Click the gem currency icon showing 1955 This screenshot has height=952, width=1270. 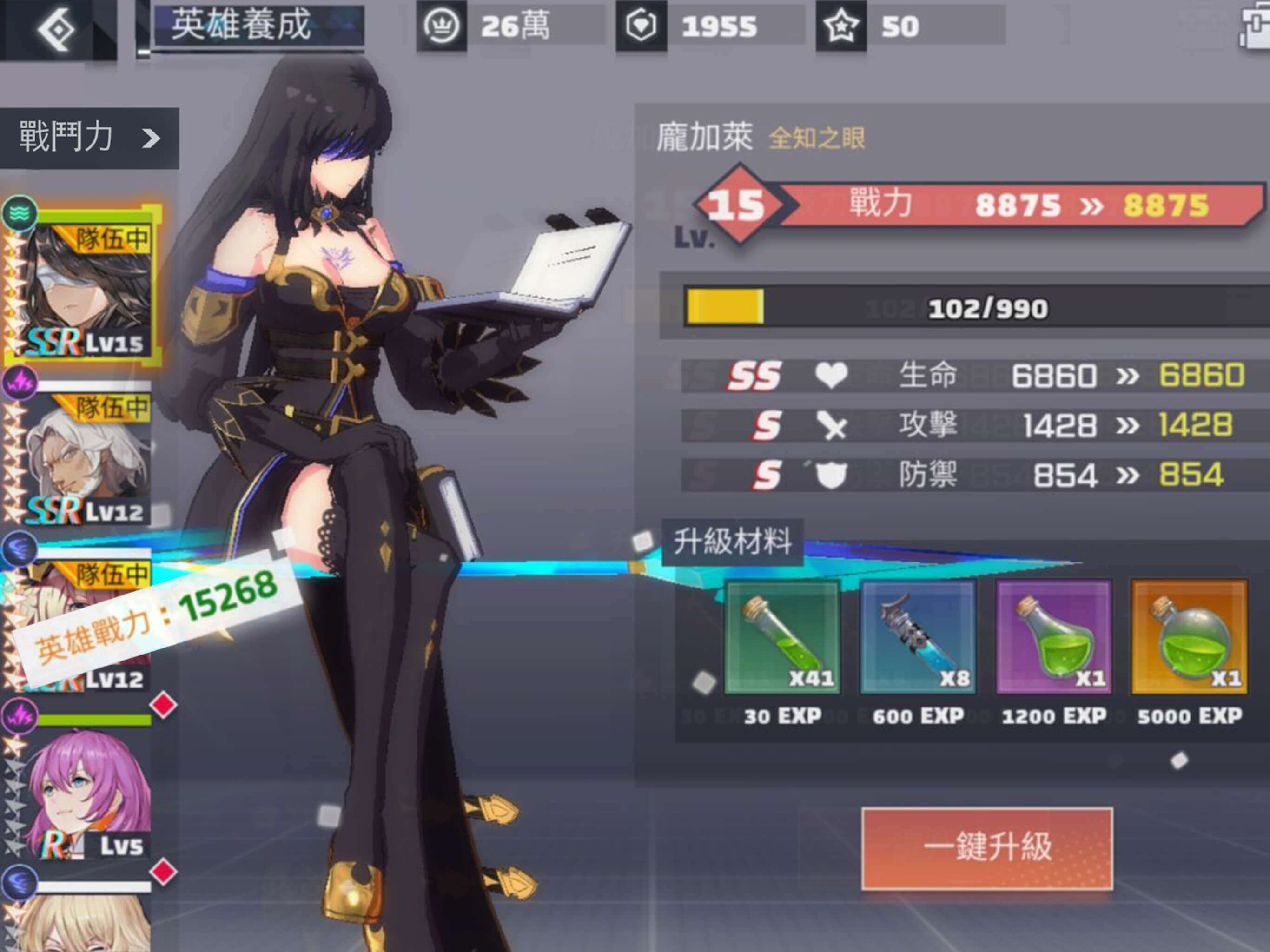(x=641, y=26)
